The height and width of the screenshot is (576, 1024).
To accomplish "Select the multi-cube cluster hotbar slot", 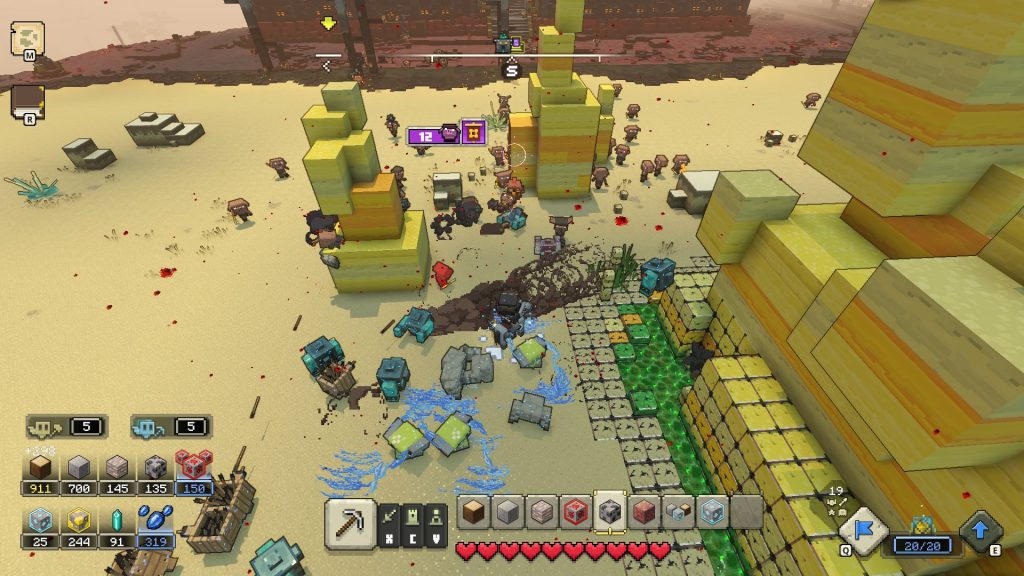I will click(678, 512).
